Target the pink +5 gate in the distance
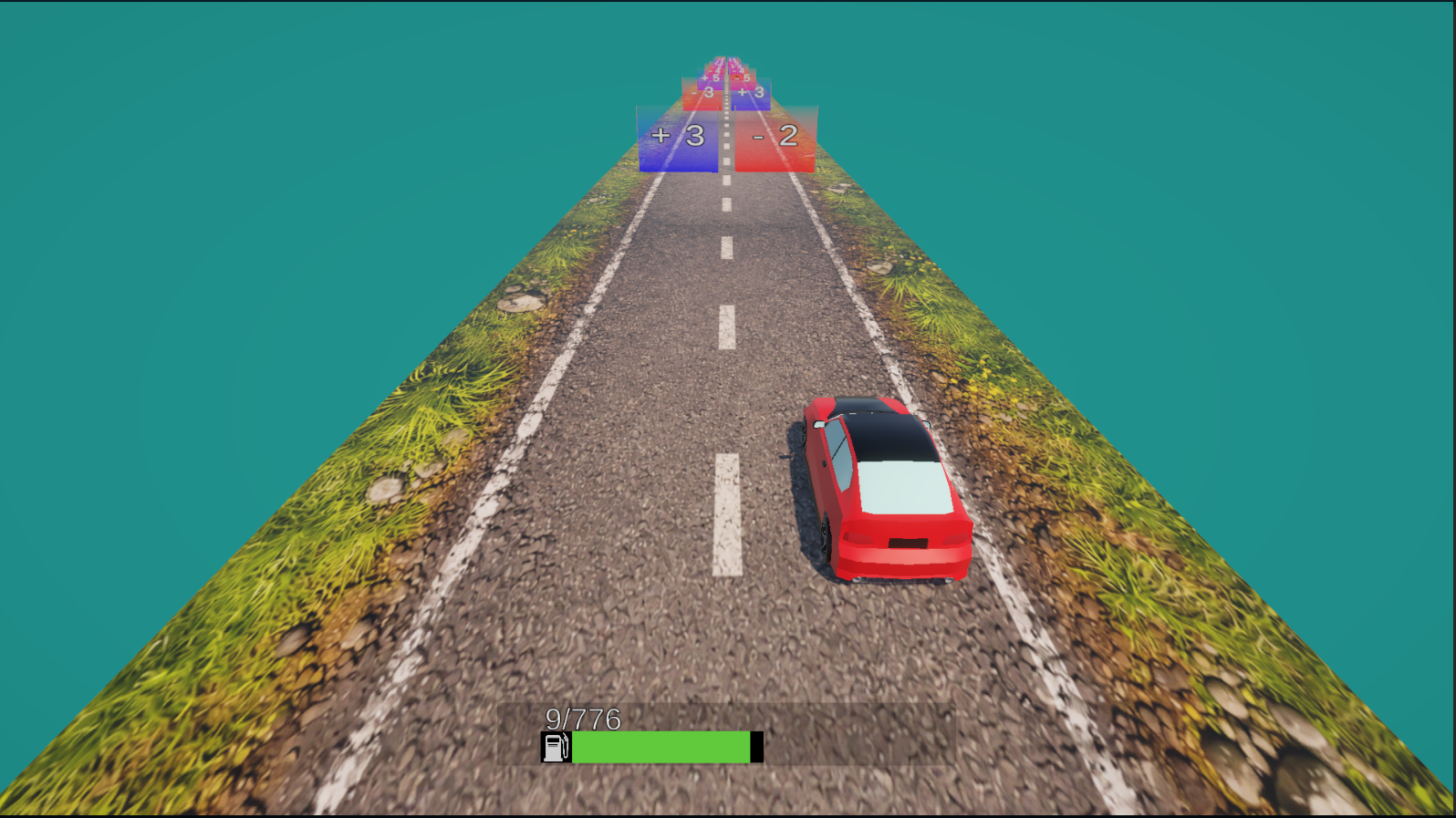The image size is (1456, 818). tap(711, 78)
